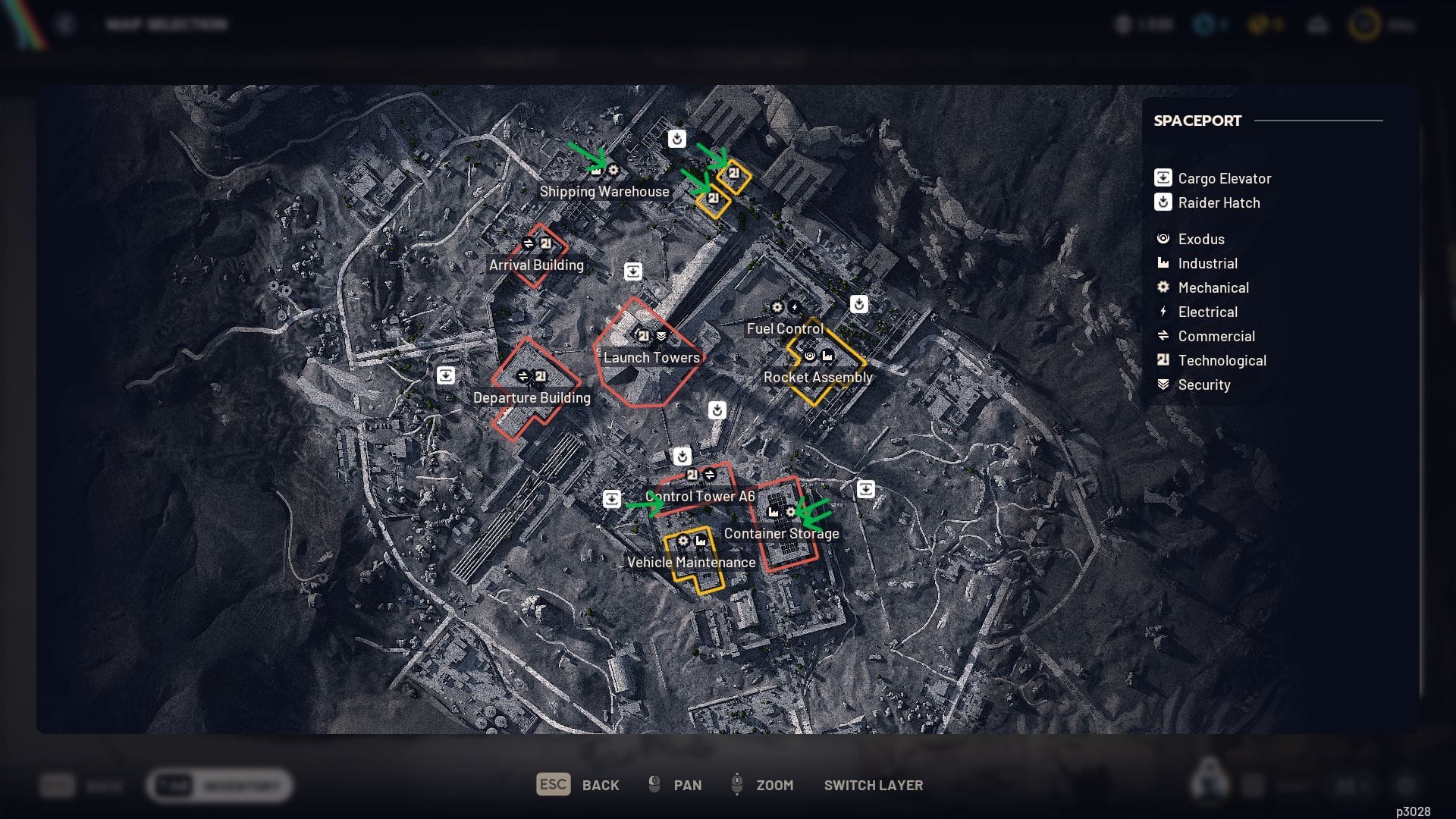Click the Cargo Elevator icon near Departure Building
The image size is (1456, 819).
click(x=447, y=375)
